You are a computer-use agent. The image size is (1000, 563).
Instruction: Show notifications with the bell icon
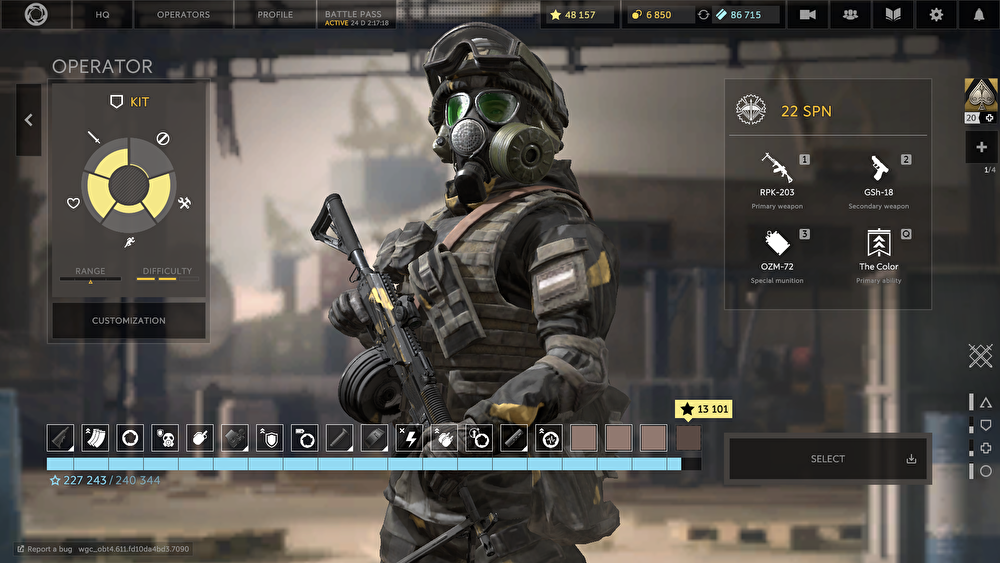979,15
